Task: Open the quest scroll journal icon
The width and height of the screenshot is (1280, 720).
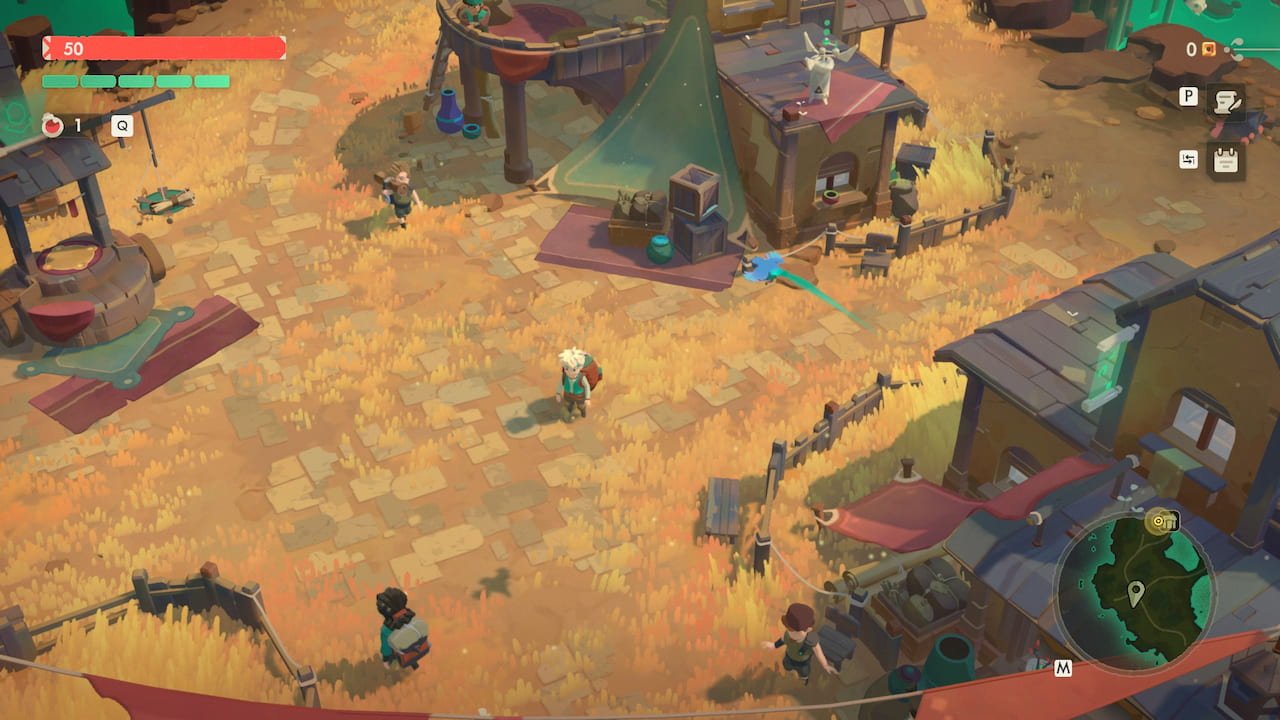Action: pyautogui.click(x=1224, y=100)
